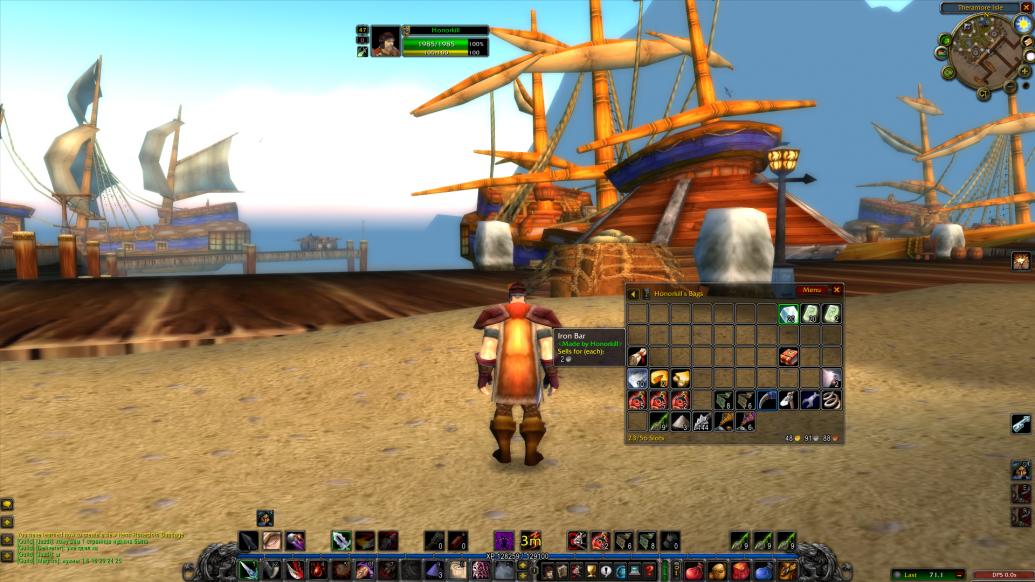Open the bag window Menu button
This screenshot has width=1035, height=582.
pyautogui.click(x=812, y=291)
